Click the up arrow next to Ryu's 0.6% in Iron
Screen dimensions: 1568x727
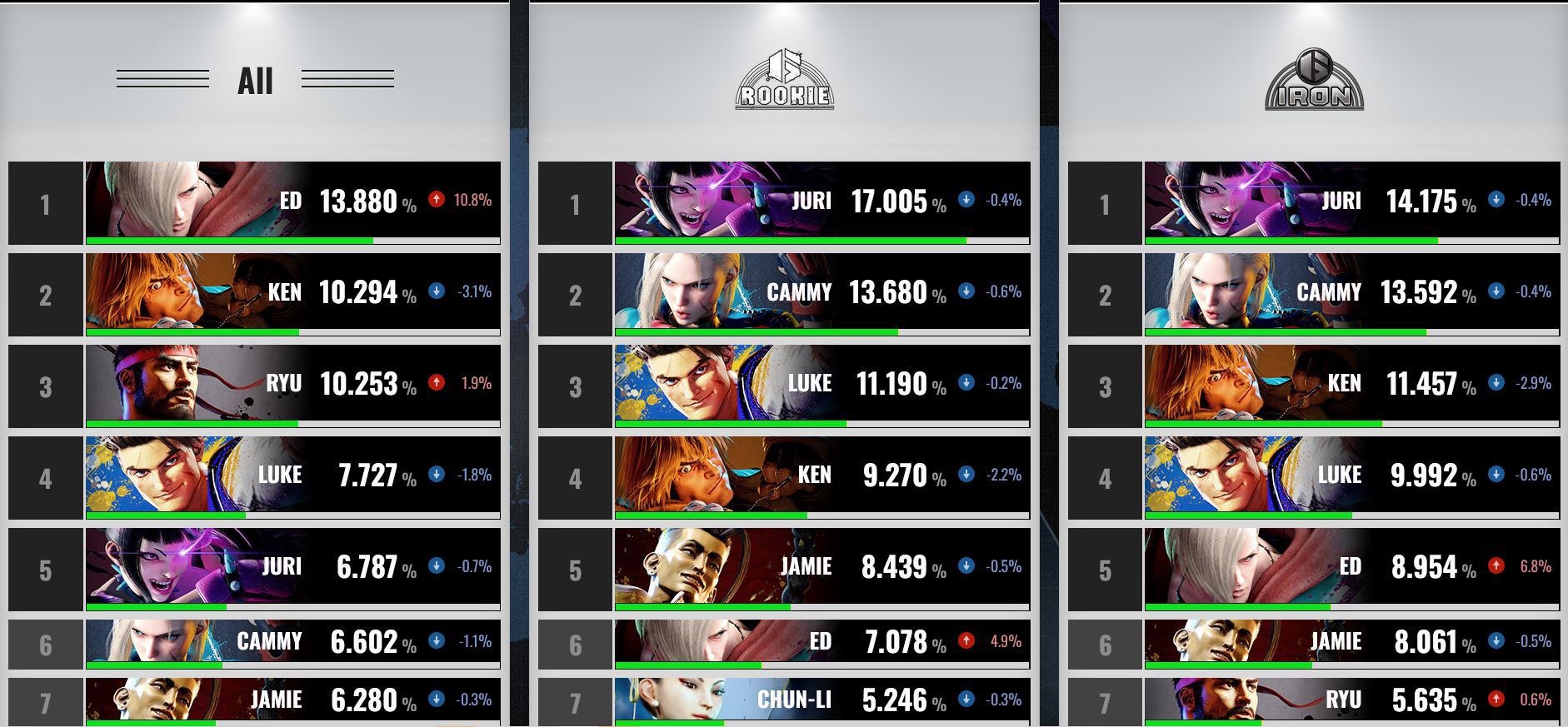pos(1498,700)
